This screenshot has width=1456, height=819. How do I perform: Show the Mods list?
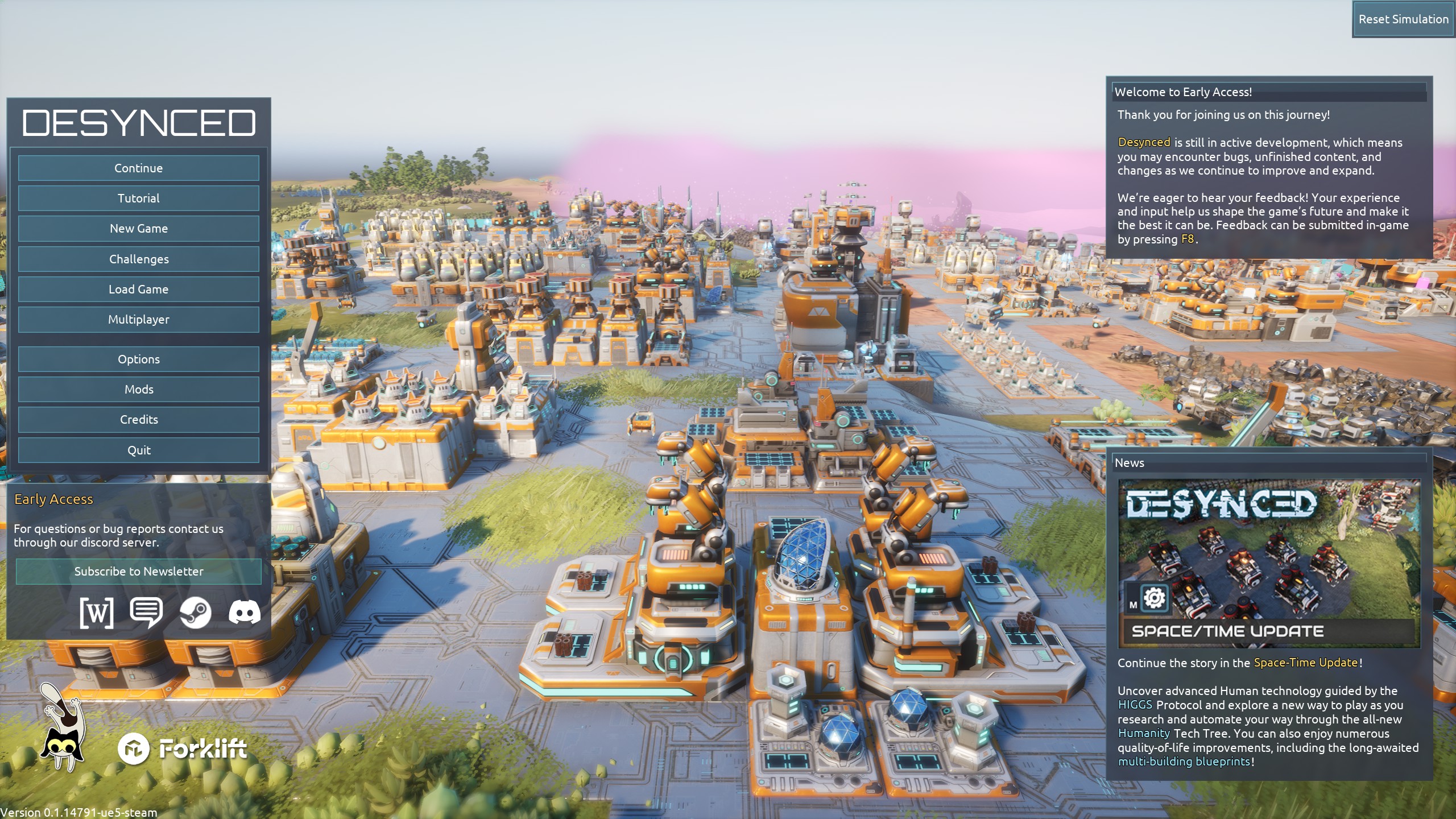(138, 390)
